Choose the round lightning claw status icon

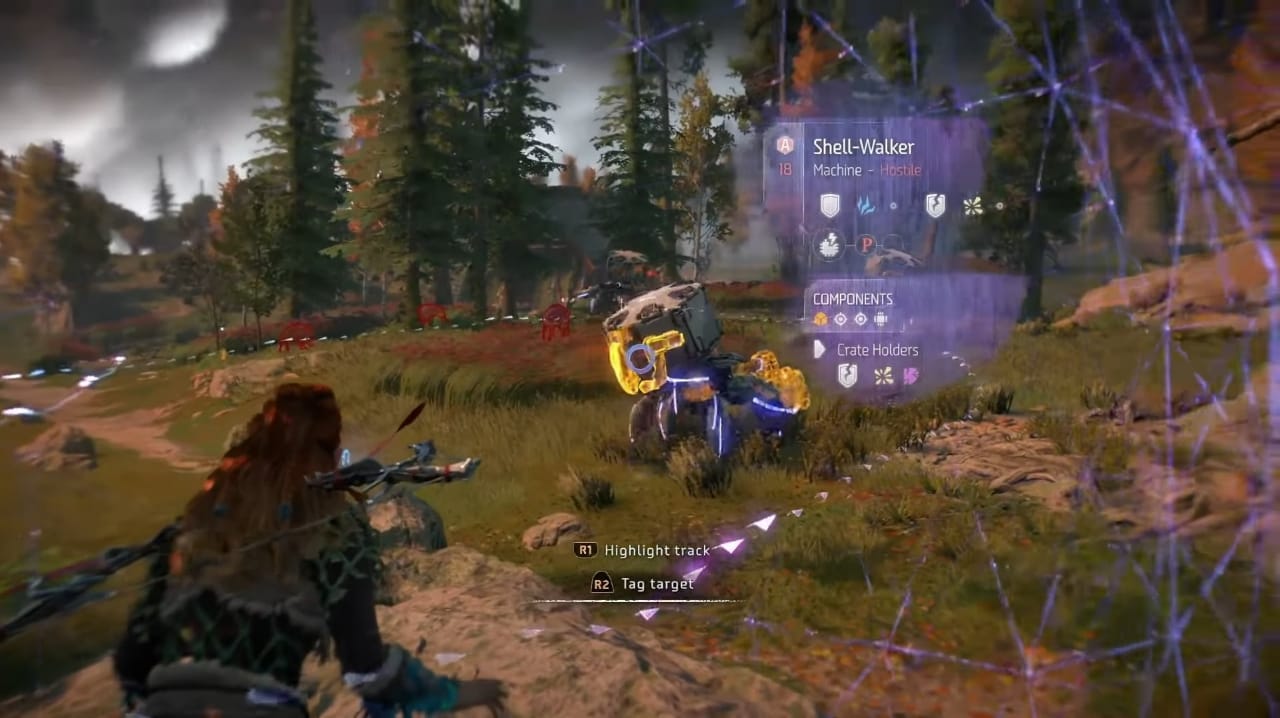[827, 245]
